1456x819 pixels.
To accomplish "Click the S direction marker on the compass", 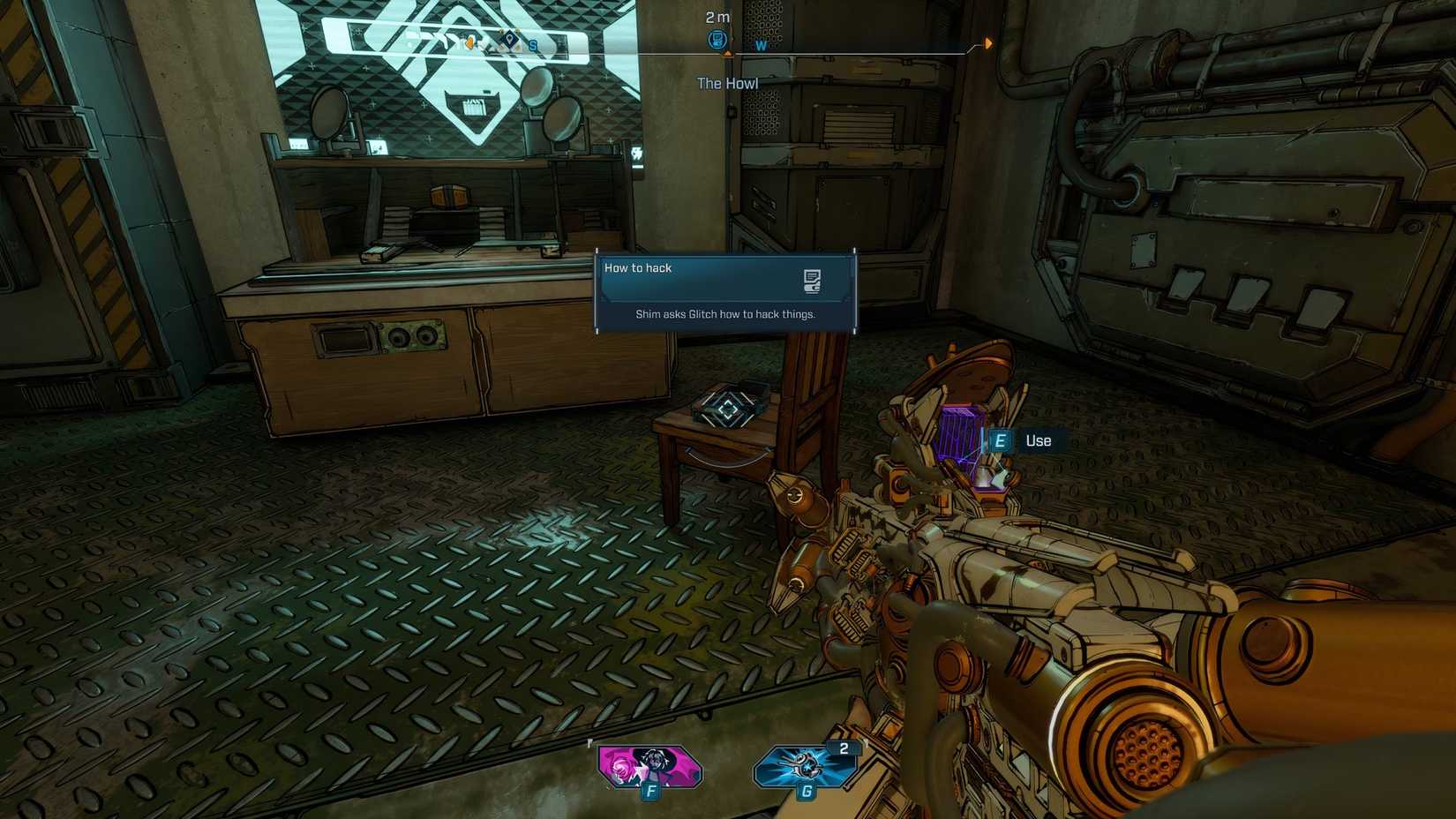I will 534,45.
